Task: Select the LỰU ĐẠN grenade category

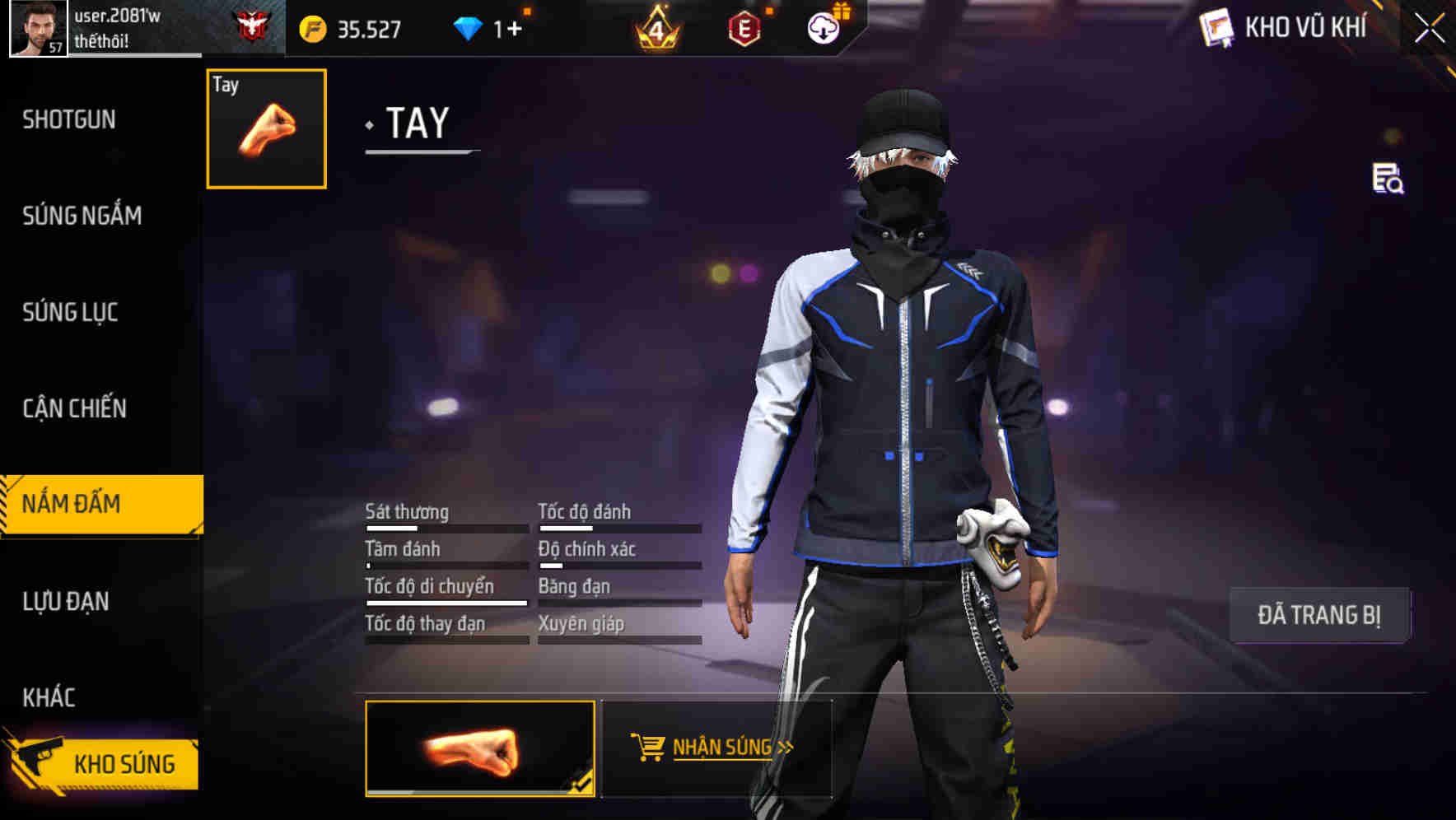Action: (67, 602)
